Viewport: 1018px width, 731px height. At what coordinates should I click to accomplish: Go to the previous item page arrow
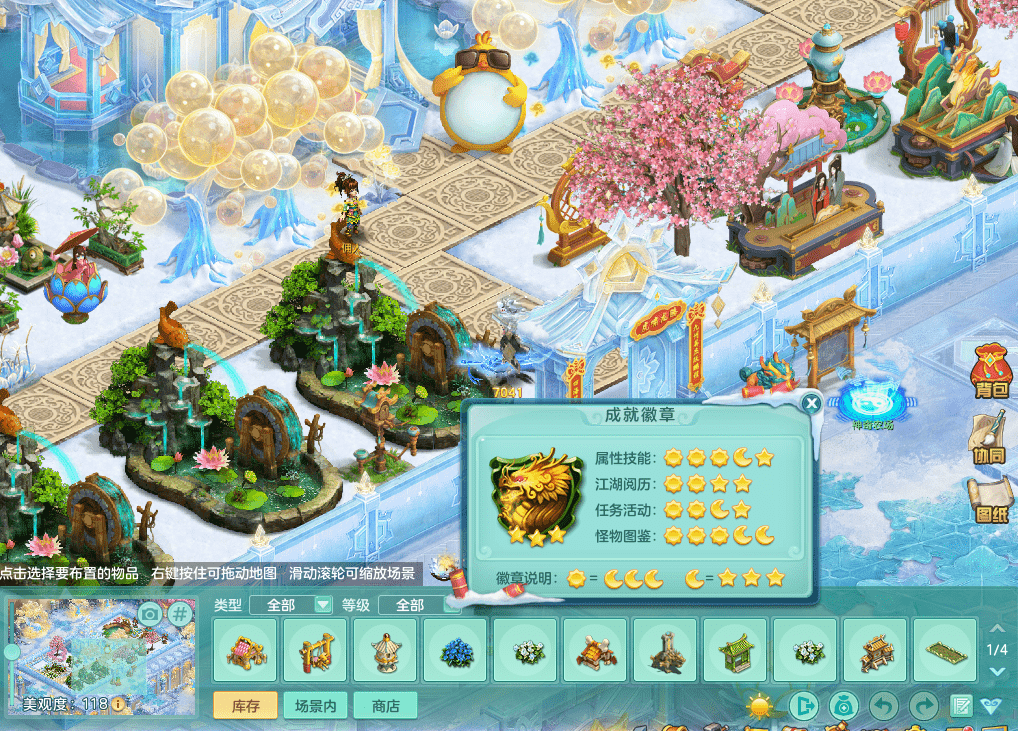996,628
